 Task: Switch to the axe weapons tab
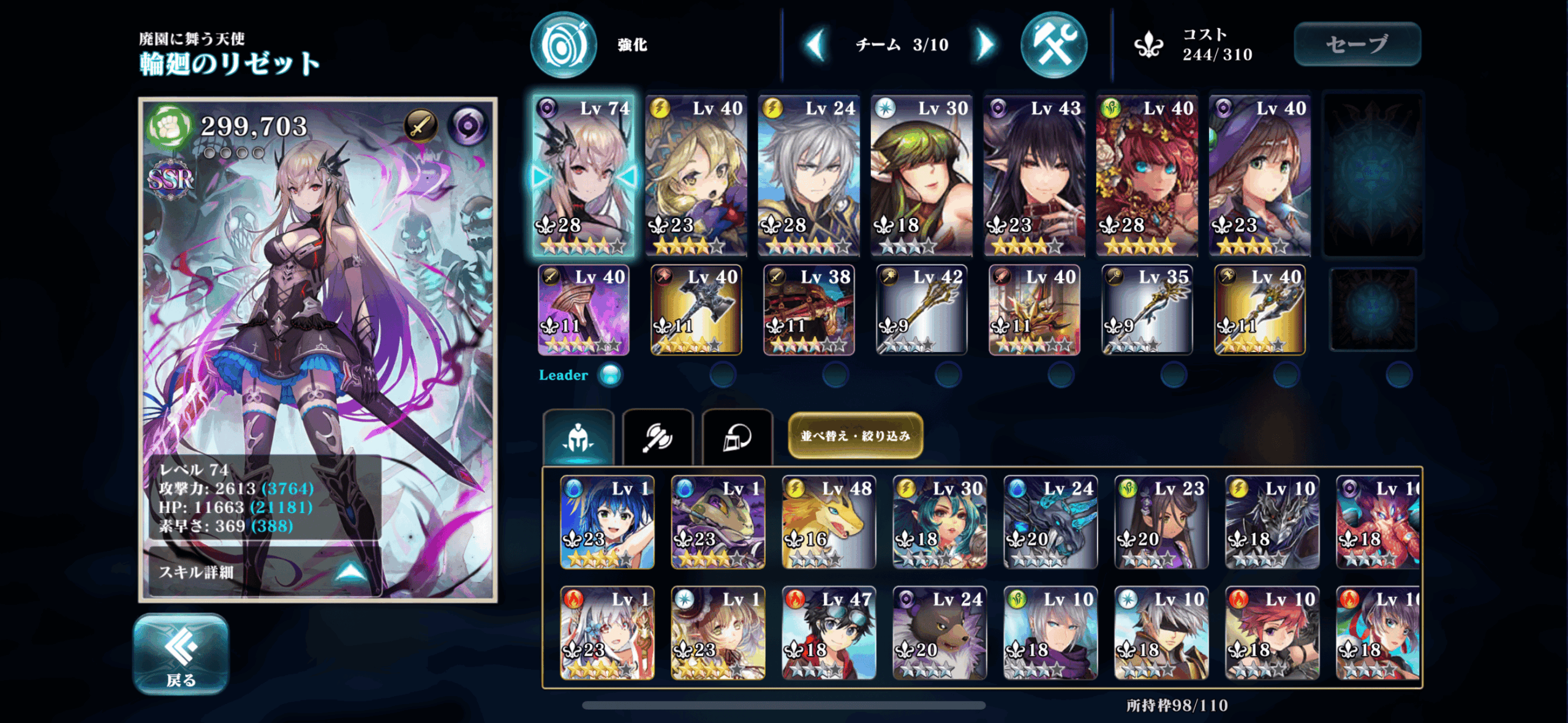click(x=658, y=437)
